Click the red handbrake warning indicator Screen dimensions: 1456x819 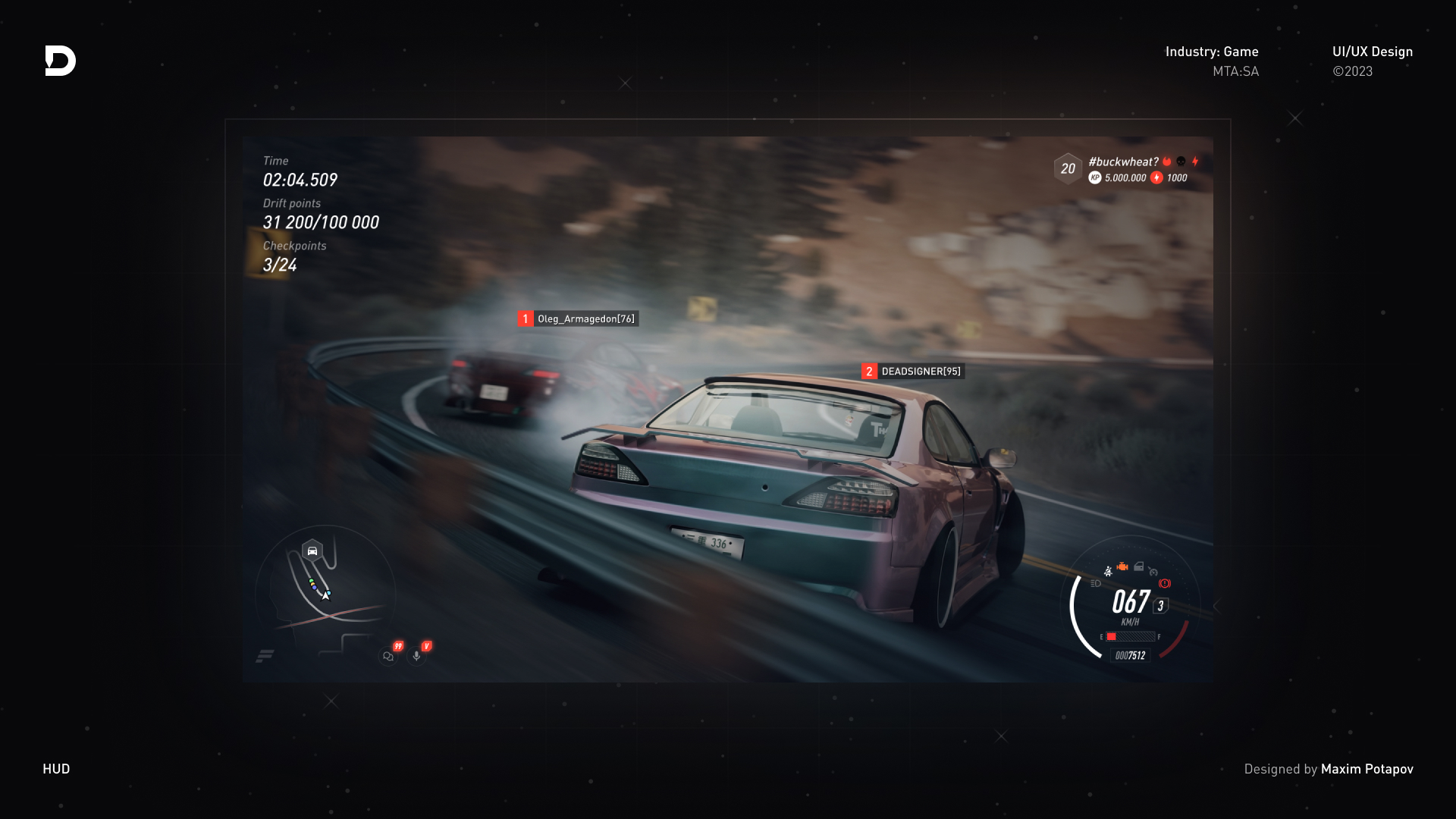pos(1165,583)
